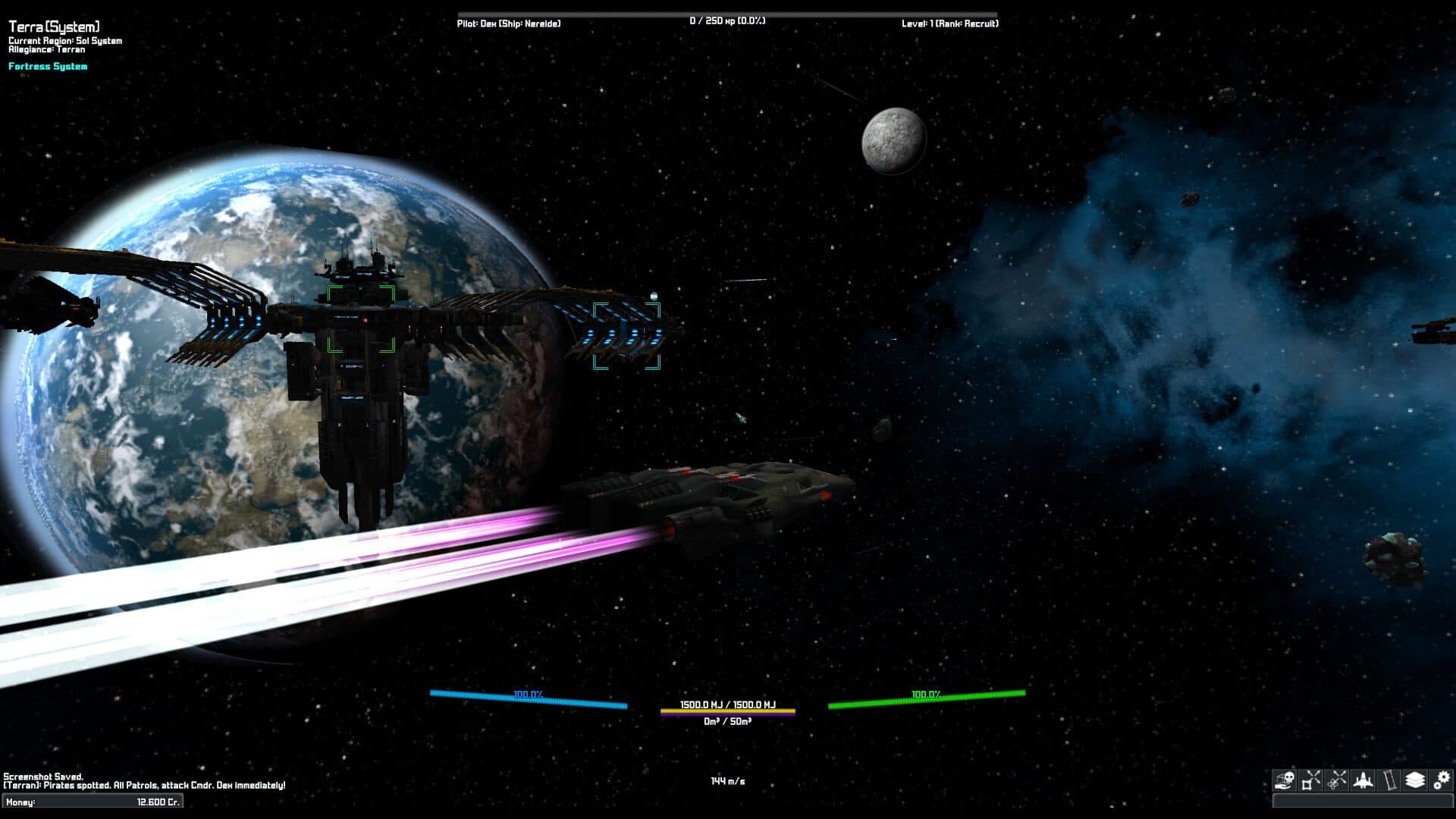Expand the Pilot: Dex (Ship: Nereide) info
The image size is (1456, 819).
pos(508,24)
